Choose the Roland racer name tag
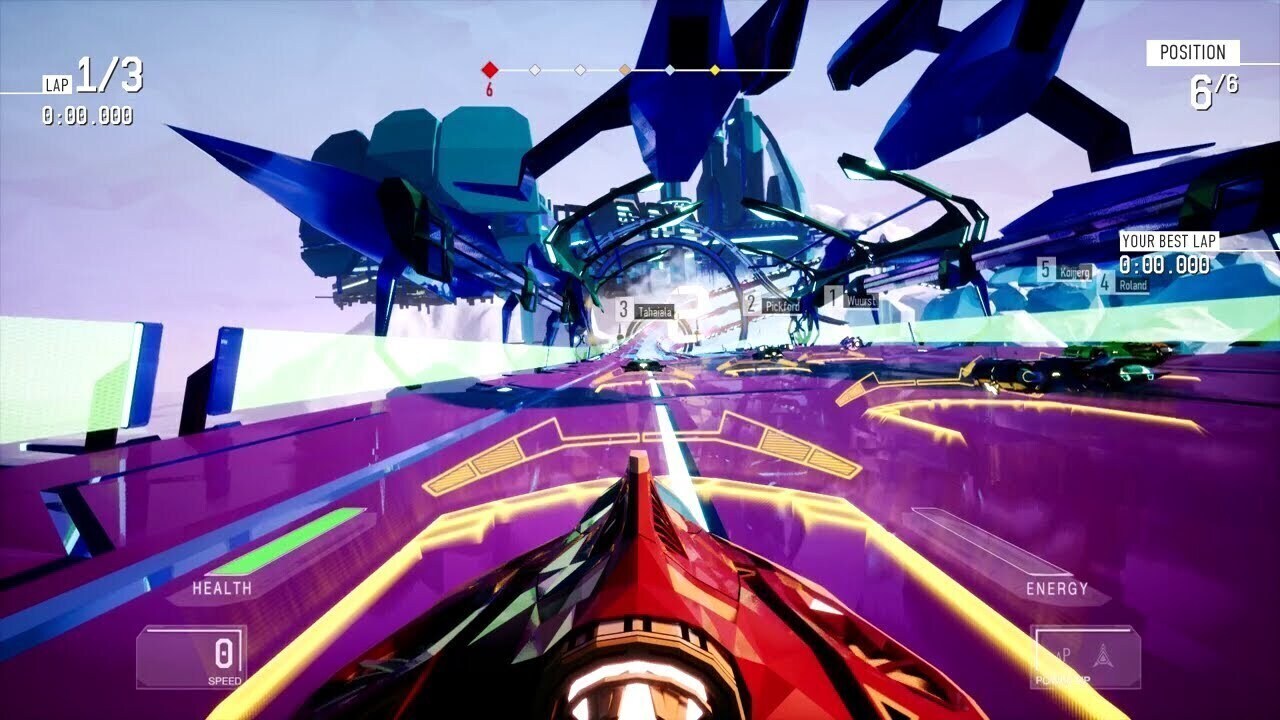The image size is (1280, 720). click(1132, 285)
